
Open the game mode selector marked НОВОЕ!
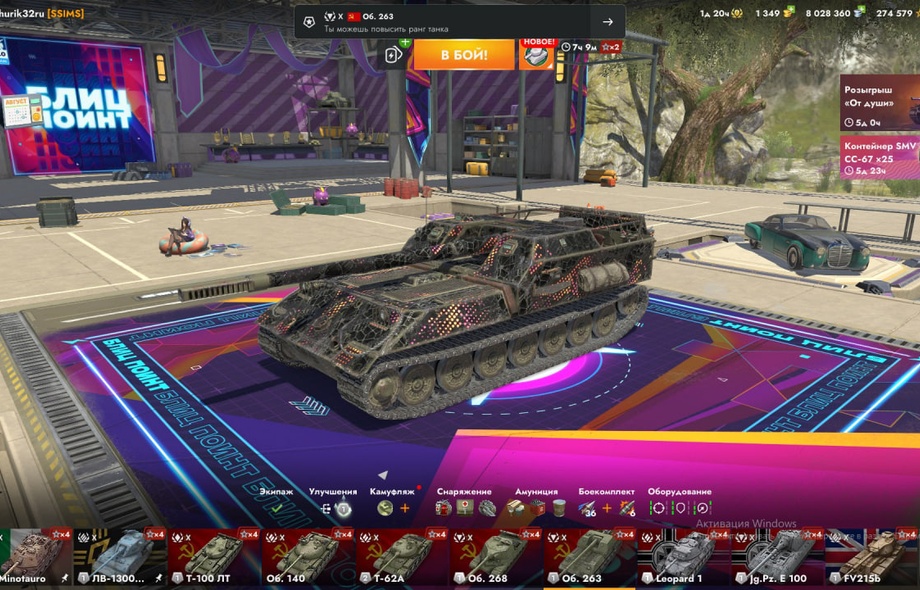537,54
